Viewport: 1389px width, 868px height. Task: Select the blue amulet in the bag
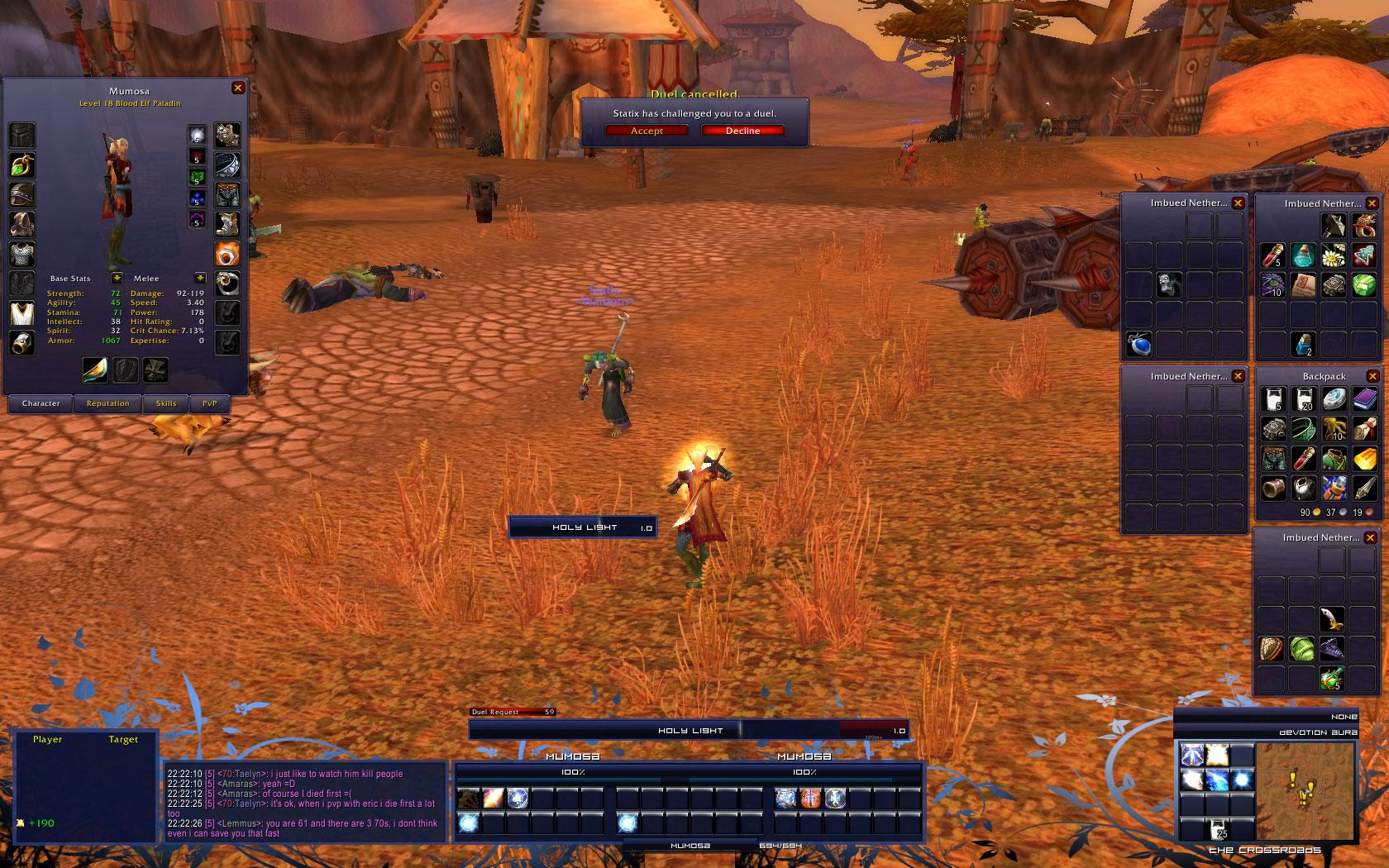tap(1138, 344)
